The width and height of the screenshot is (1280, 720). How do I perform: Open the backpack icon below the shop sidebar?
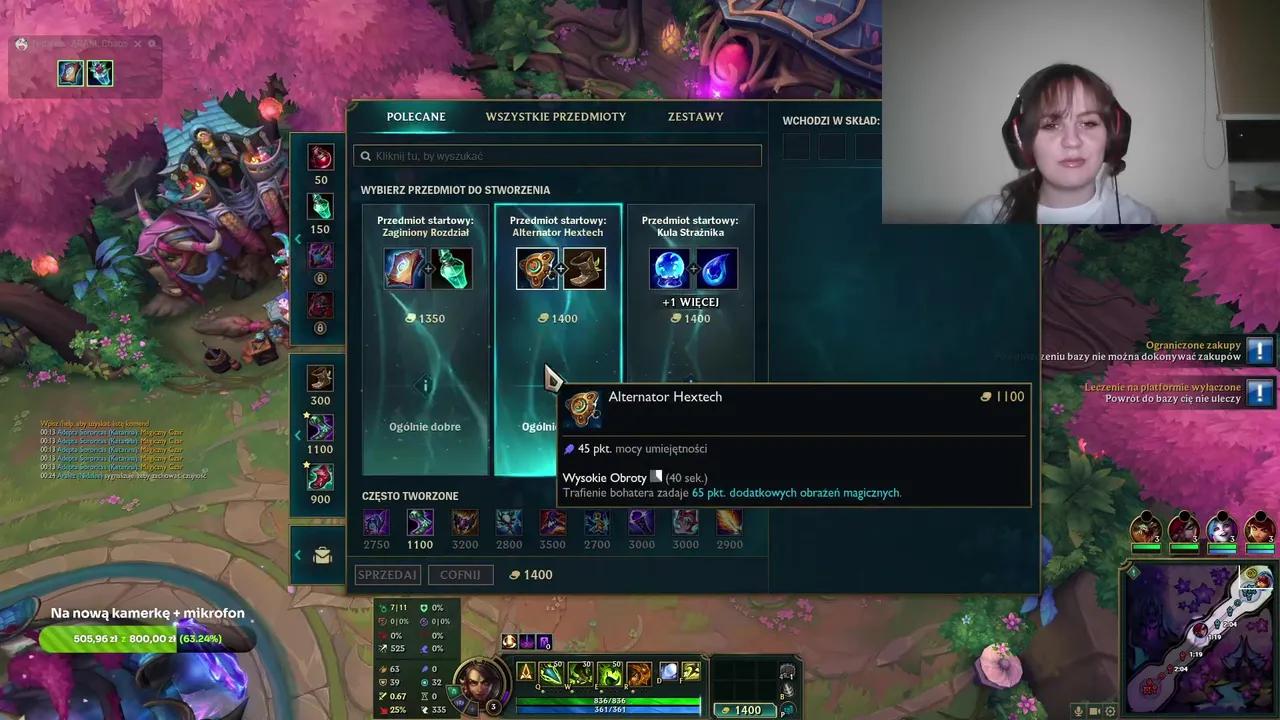[321, 553]
